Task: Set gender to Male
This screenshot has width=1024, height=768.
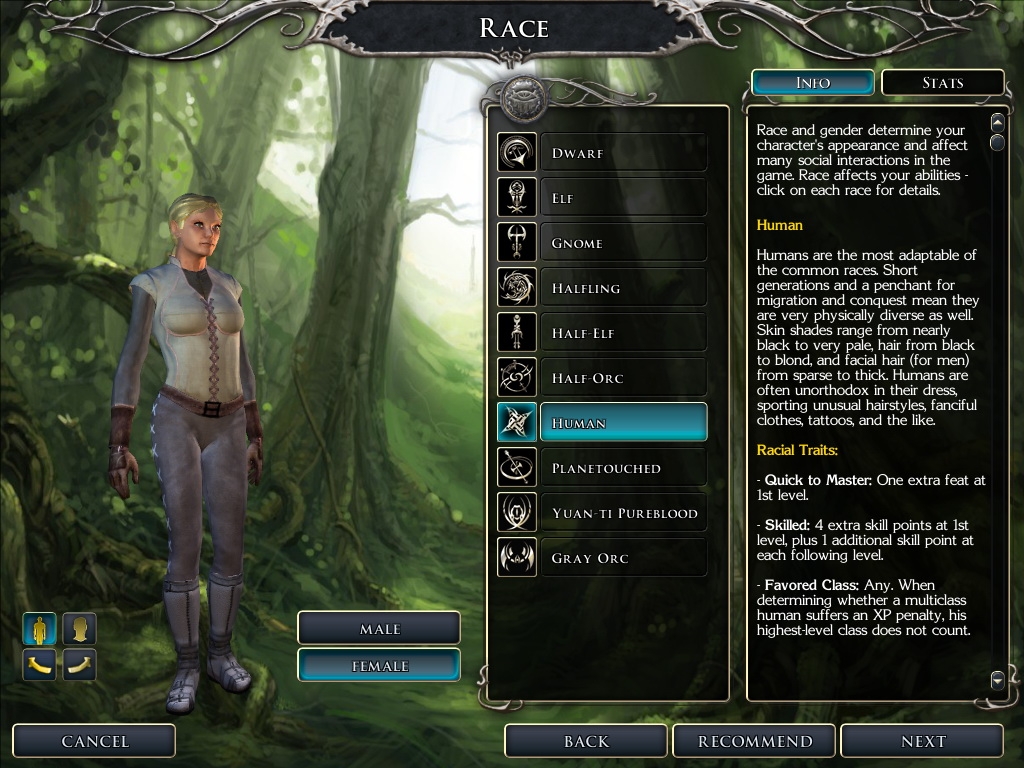Action: [x=379, y=629]
